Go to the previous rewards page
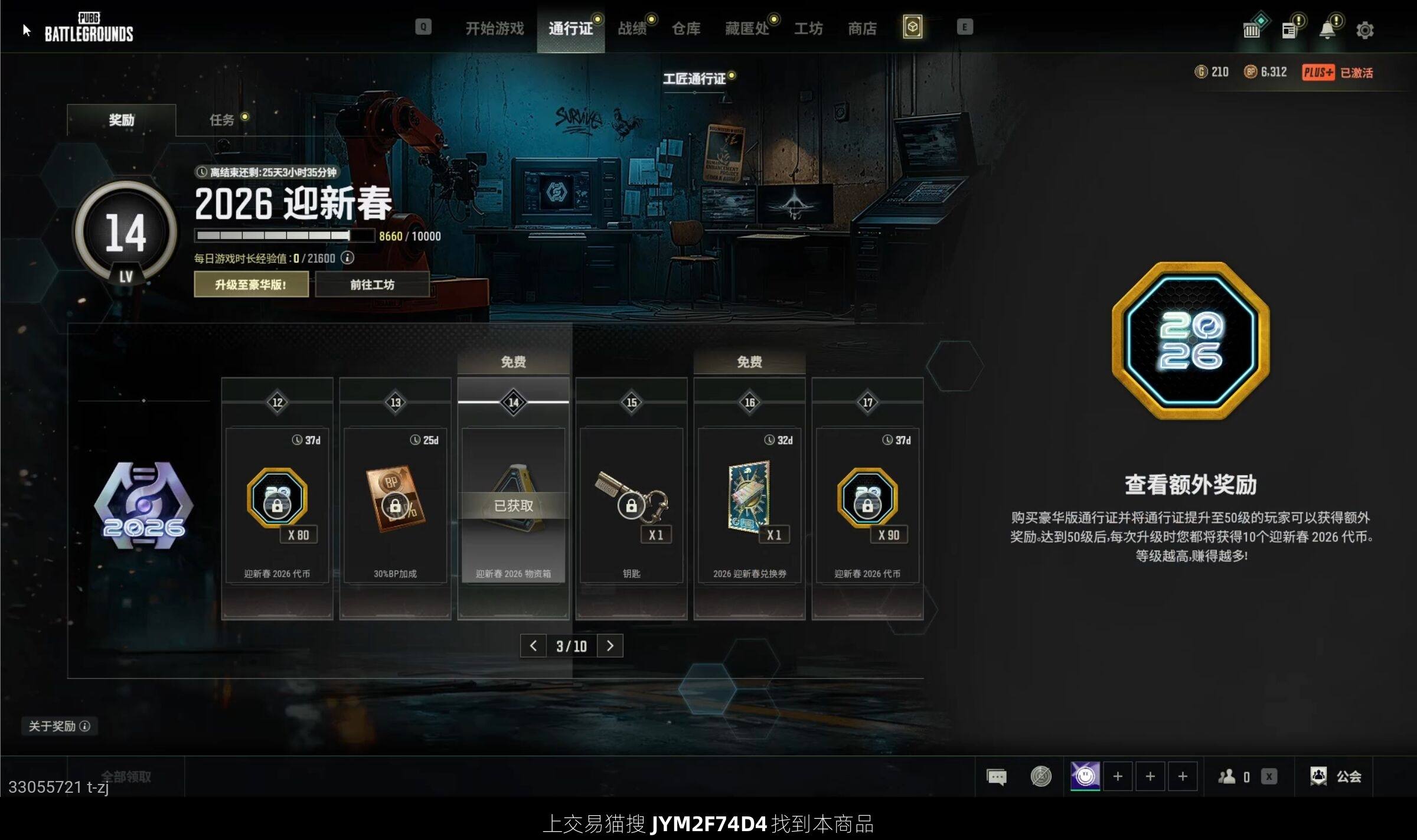The height and width of the screenshot is (840, 1417). 533,646
